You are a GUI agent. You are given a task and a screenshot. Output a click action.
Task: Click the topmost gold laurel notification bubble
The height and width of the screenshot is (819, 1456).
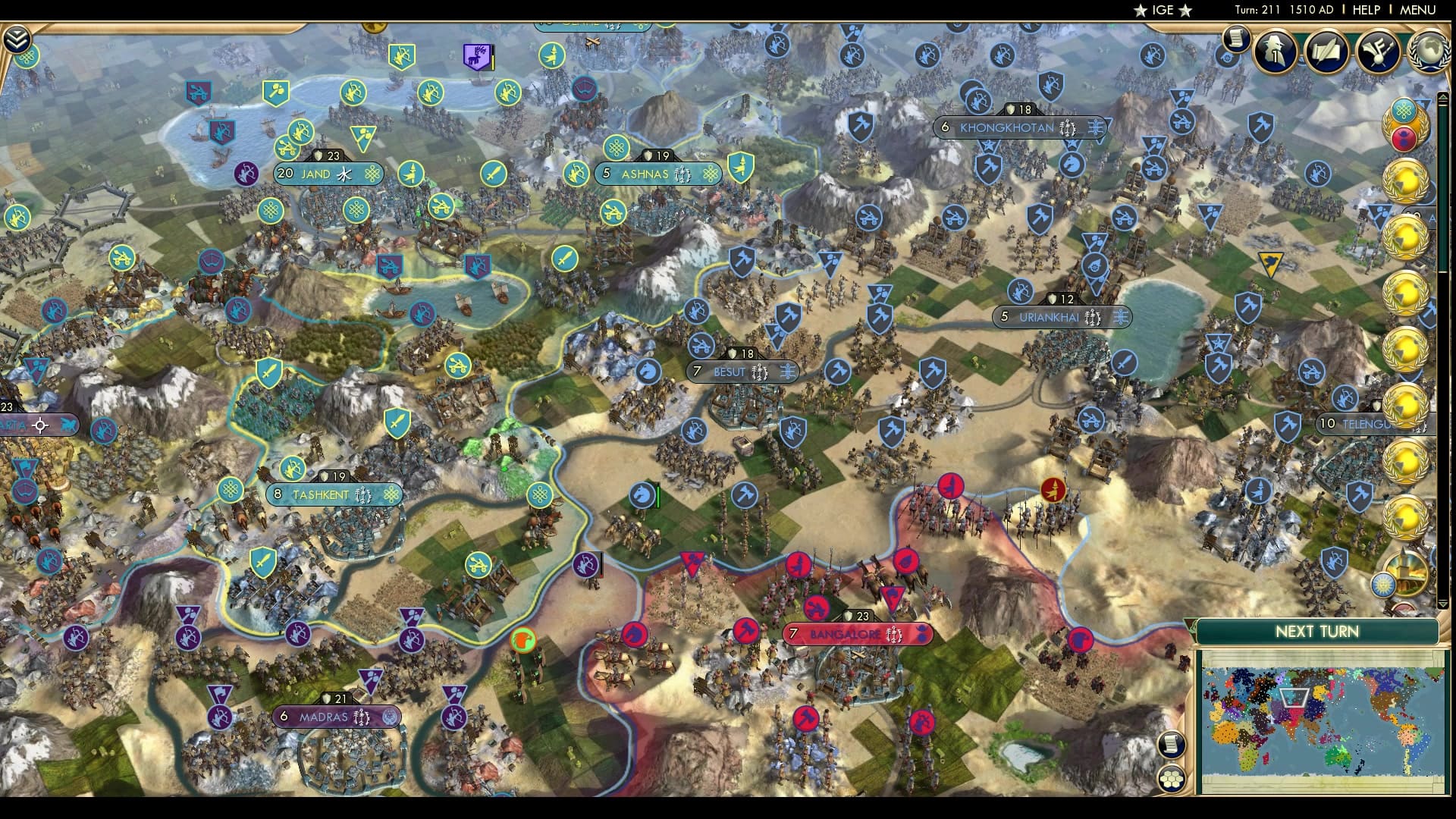click(x=1407, y=182)
